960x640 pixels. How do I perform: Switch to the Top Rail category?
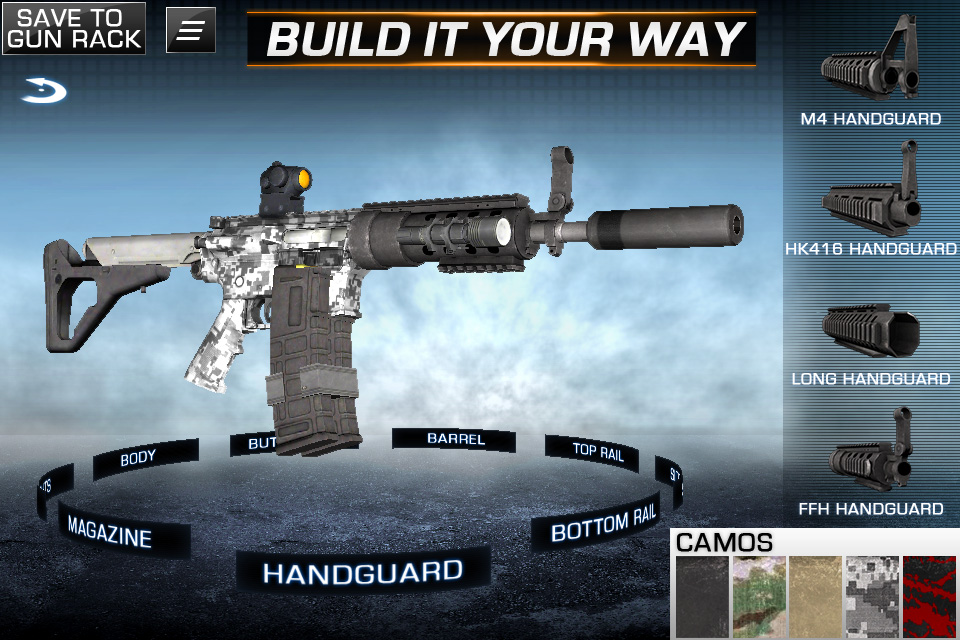coord(598,452)
